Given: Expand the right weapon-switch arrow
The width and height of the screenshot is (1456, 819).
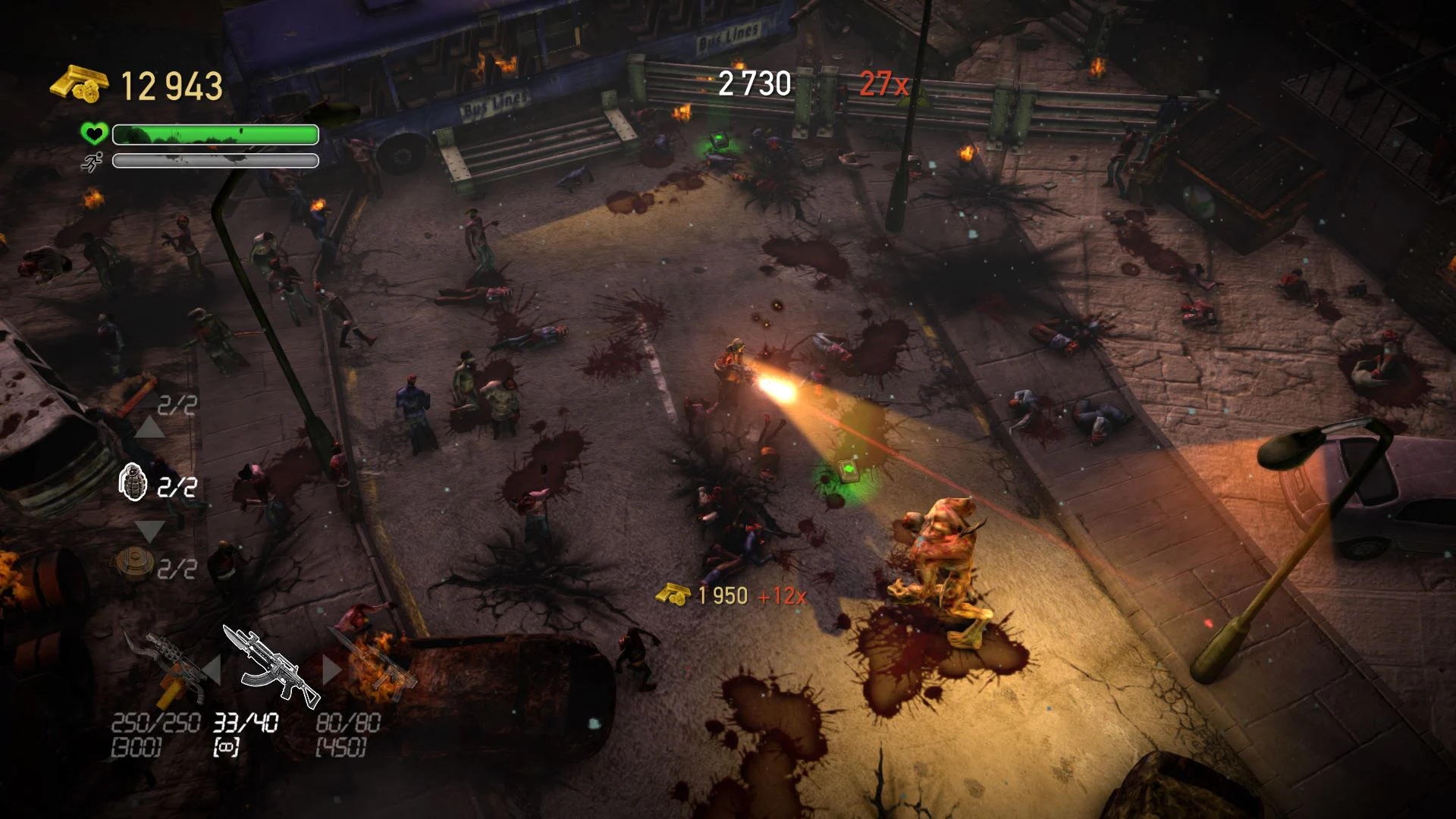Looking at the screenshot, I should (x=334, y=670).
